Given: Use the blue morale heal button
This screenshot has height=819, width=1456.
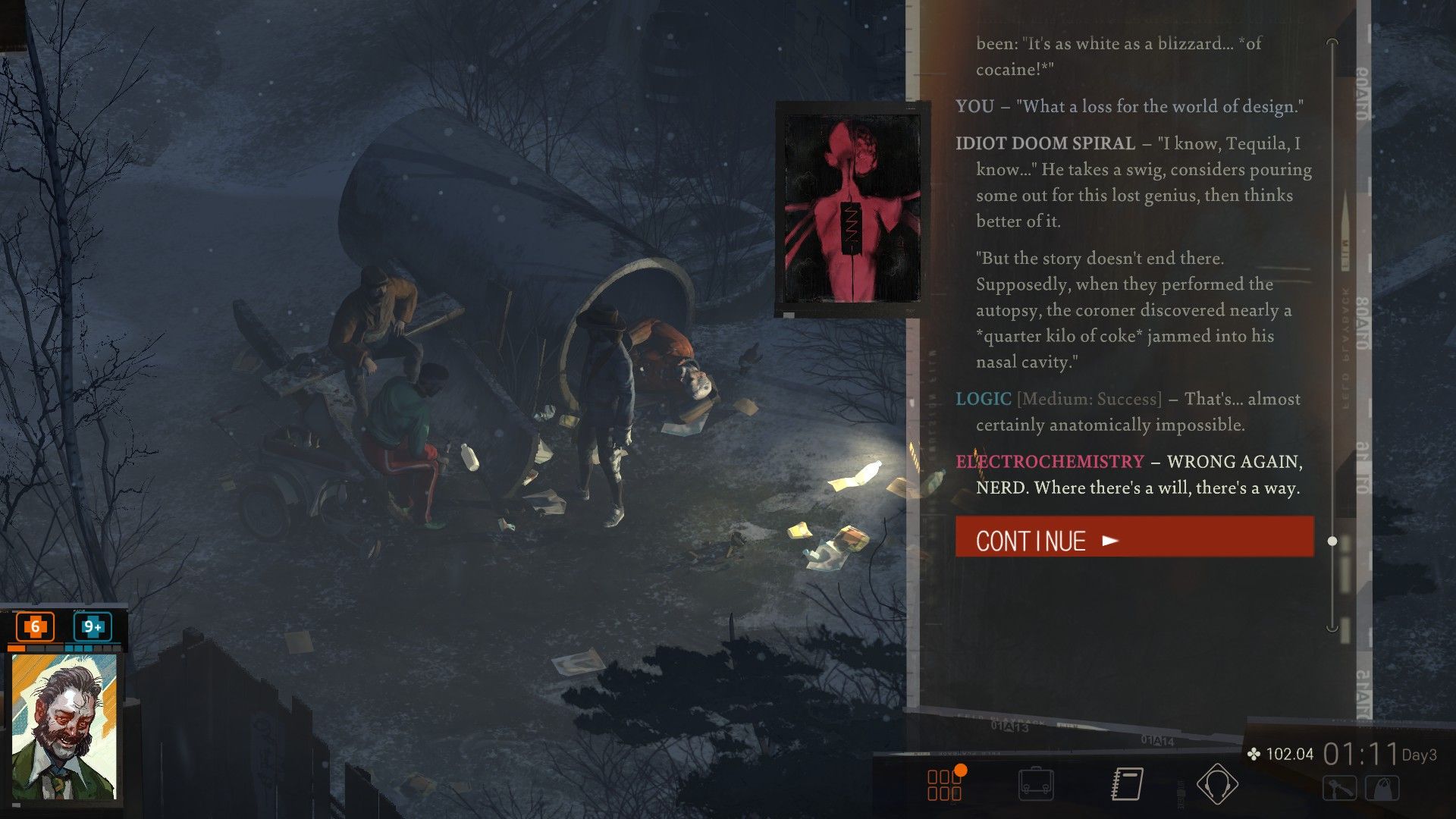Looking at the screenshot, I should 93,627.
